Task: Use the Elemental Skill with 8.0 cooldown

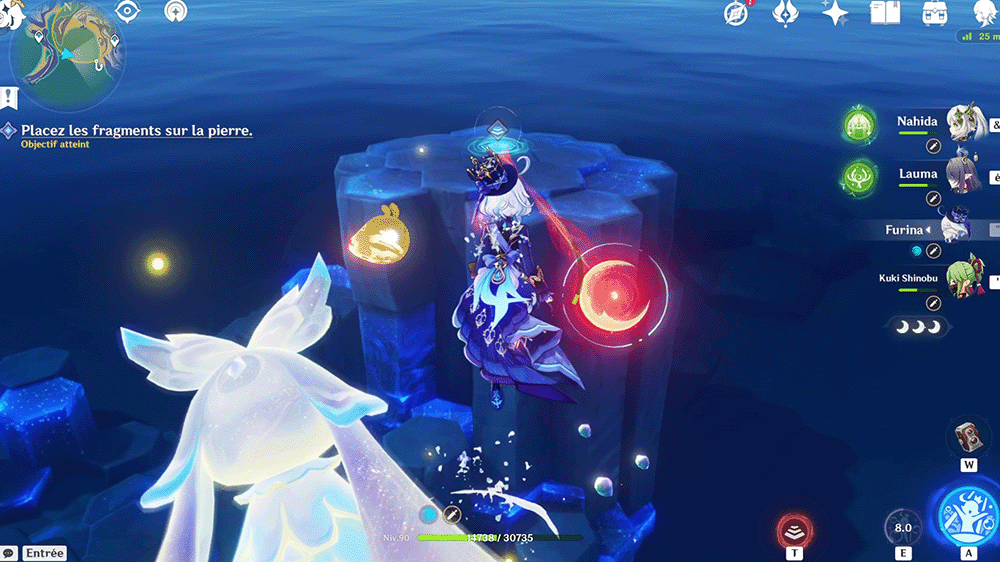Action: [902, 528]
